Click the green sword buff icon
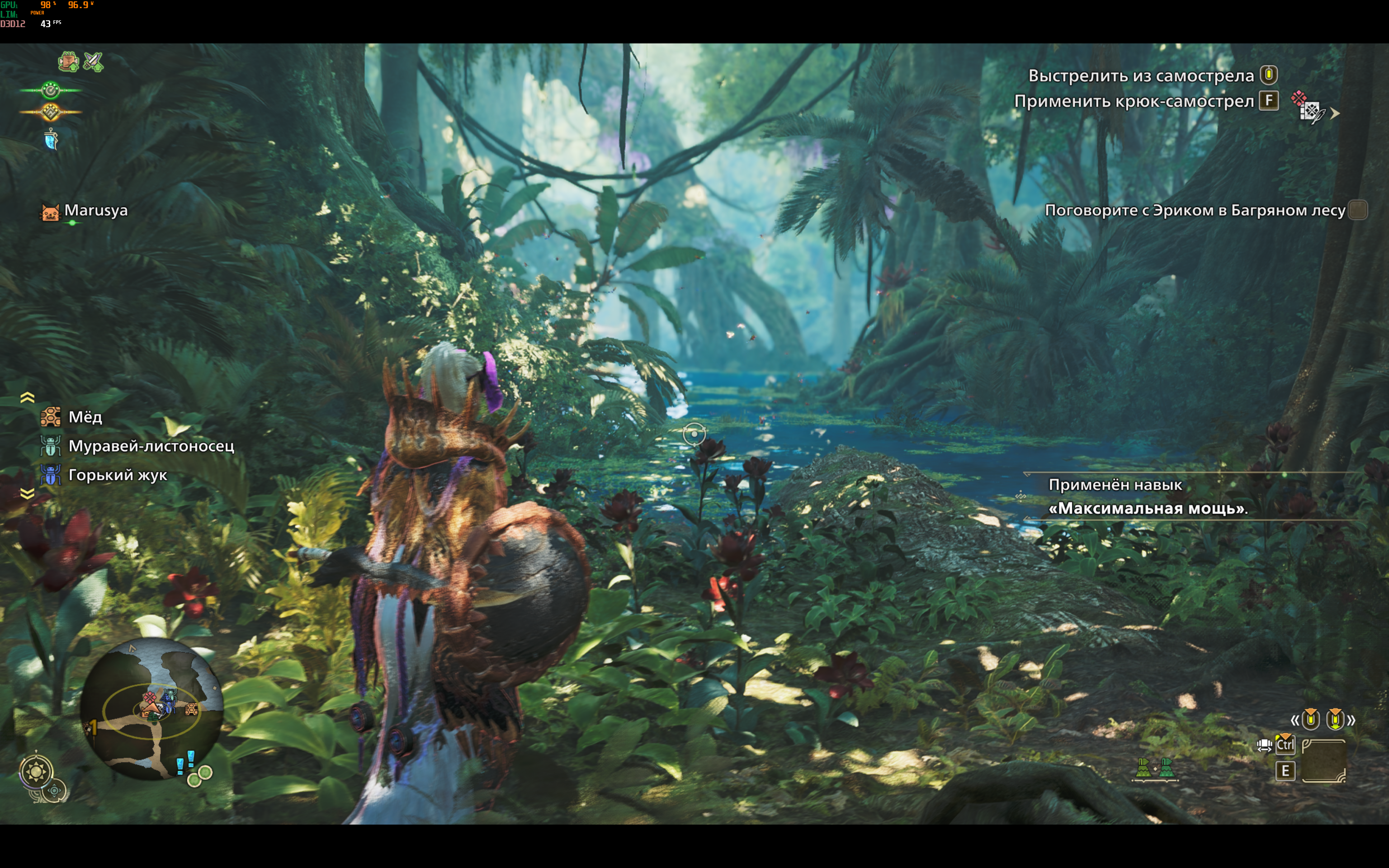1389x868 pixels. point(93,61)
